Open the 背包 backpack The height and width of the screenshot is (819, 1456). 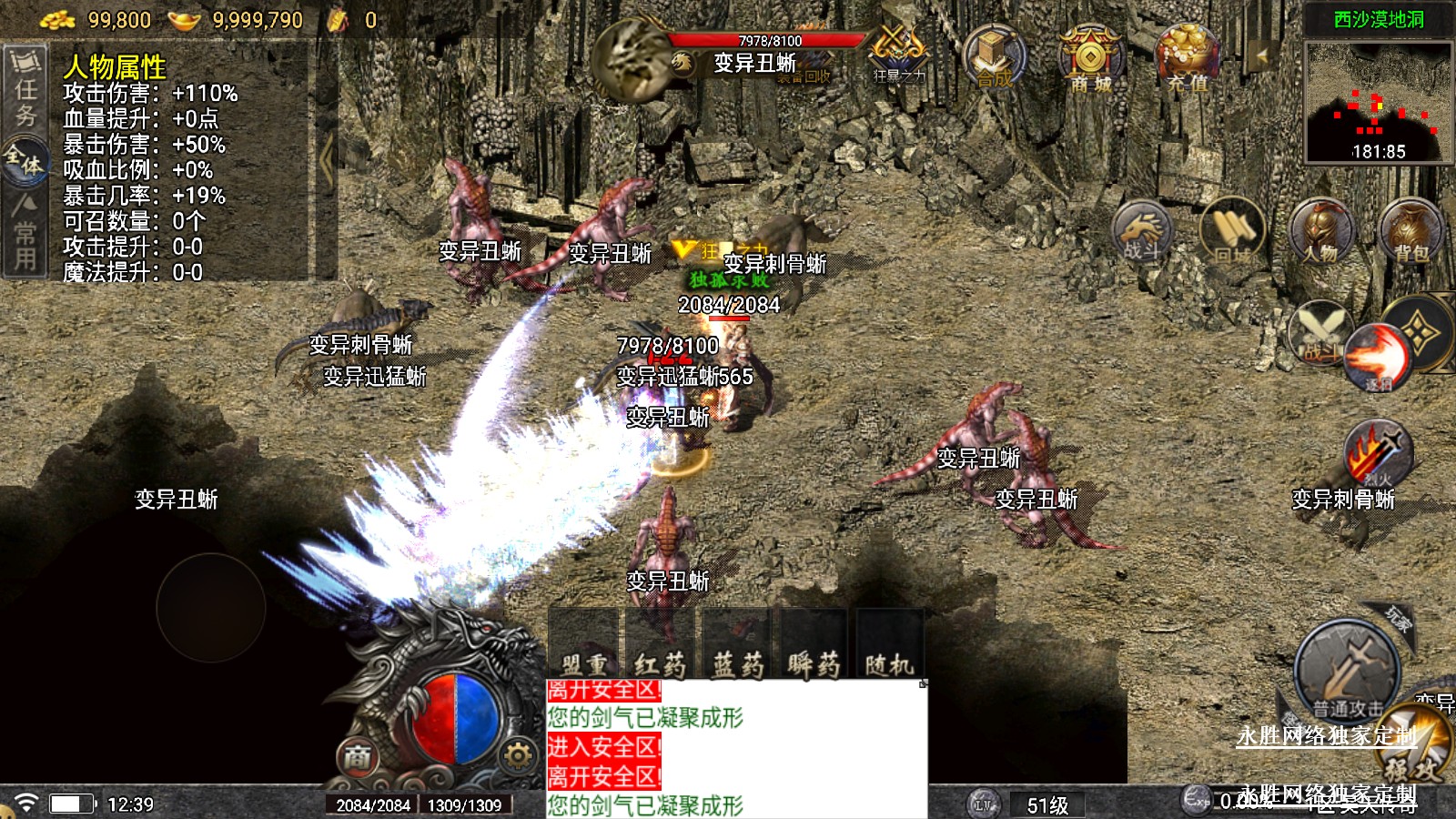point(1410,229)
